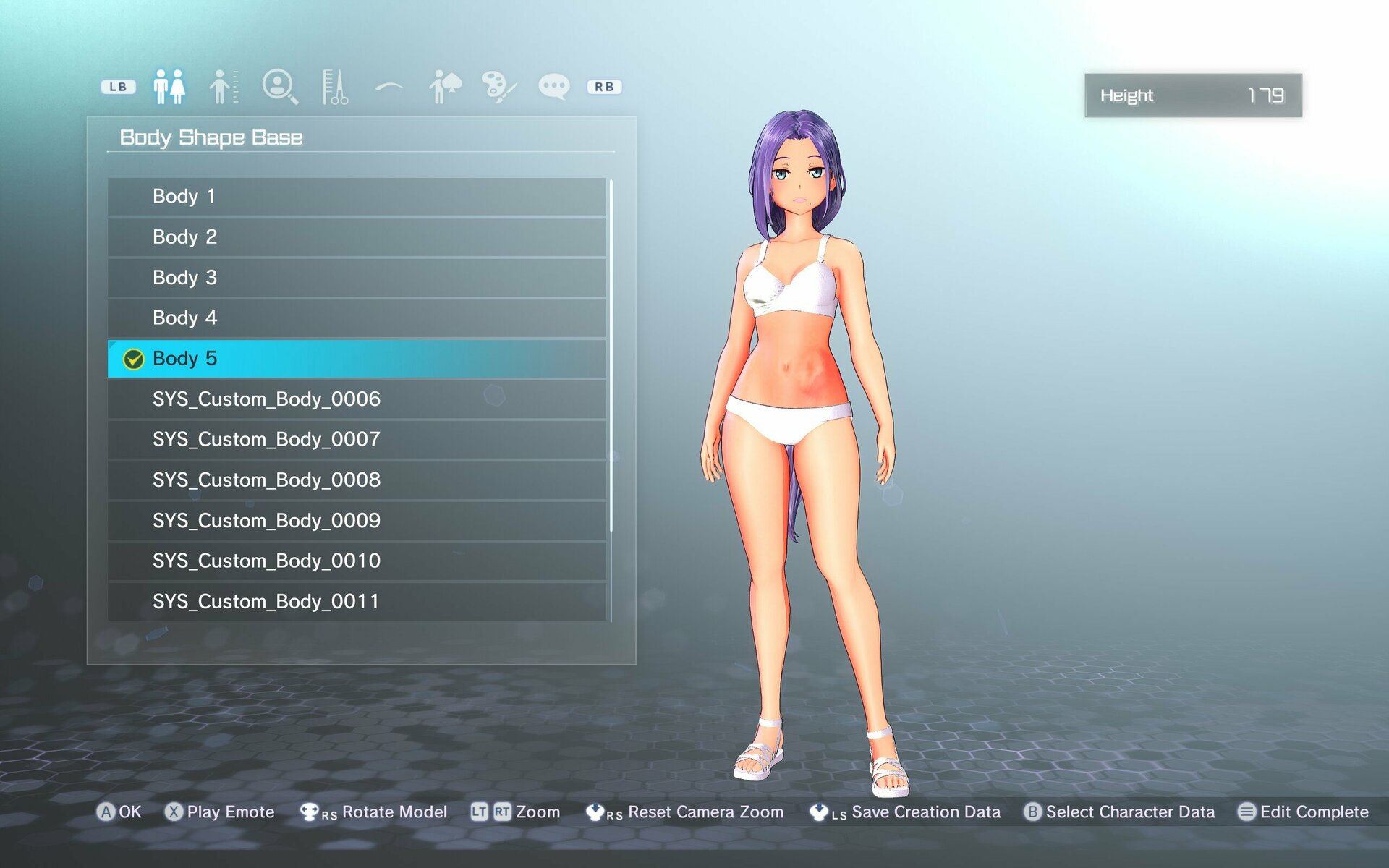
Task: Open the eyebrow curve tab
Action: coord(389,87)
